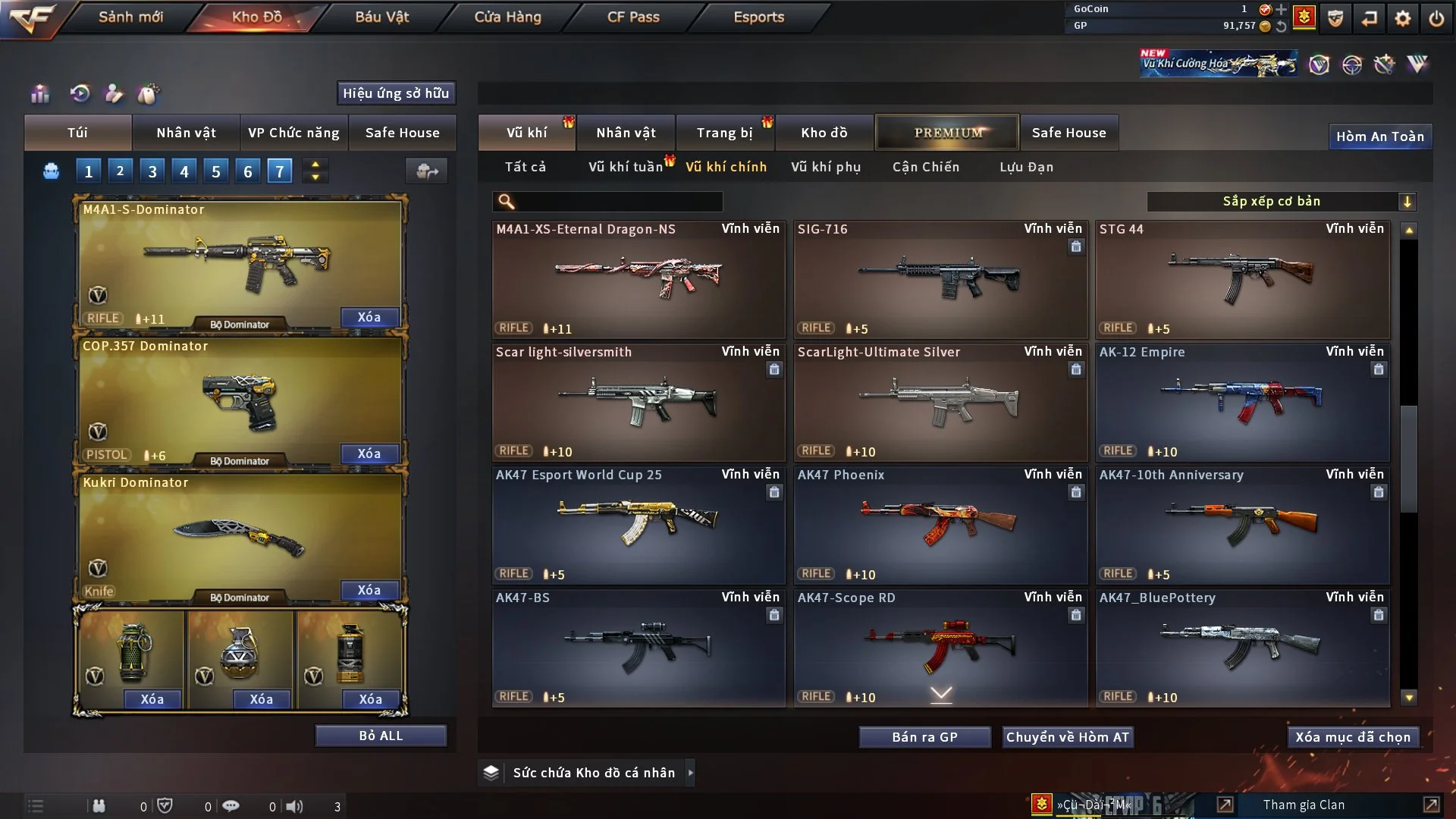Open the Sắp xếp cơ bản sort dropdown
The width and height of the screenshot is (1456, 819).
(x=1281, y=201)
